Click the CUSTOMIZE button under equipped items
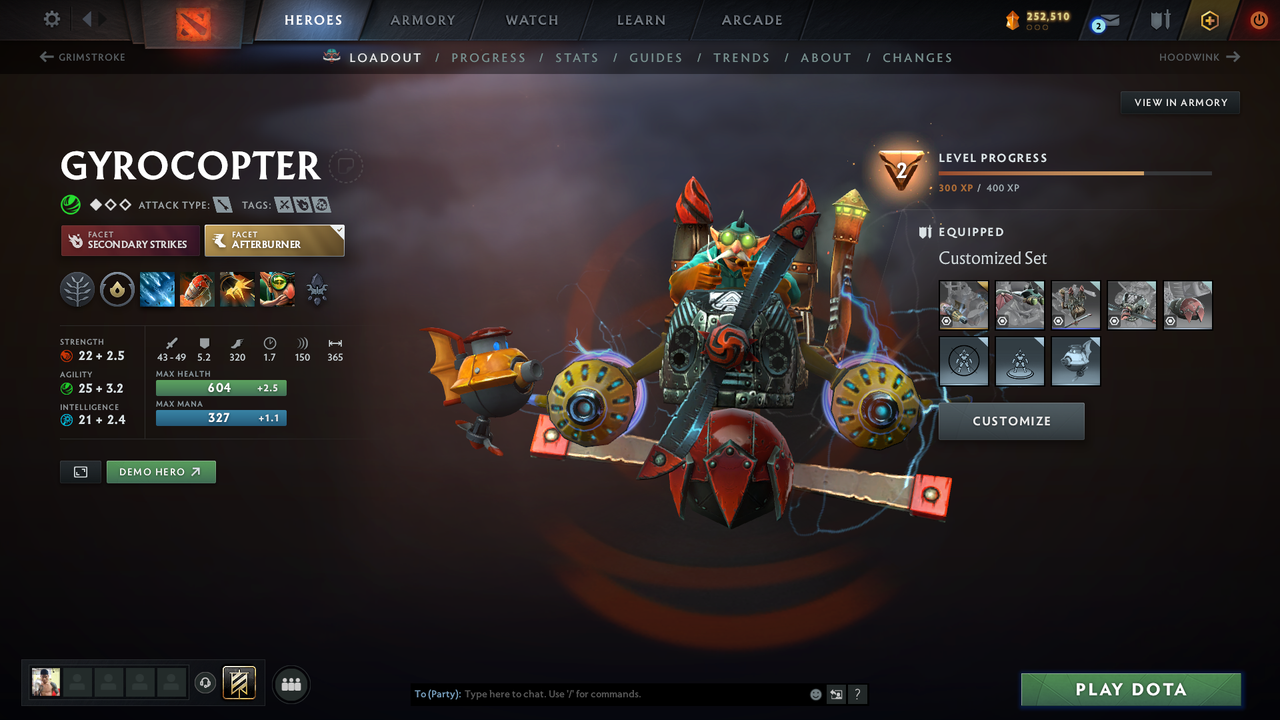Viewport: 1280px width, 720px height. [x=1011, y=421]
